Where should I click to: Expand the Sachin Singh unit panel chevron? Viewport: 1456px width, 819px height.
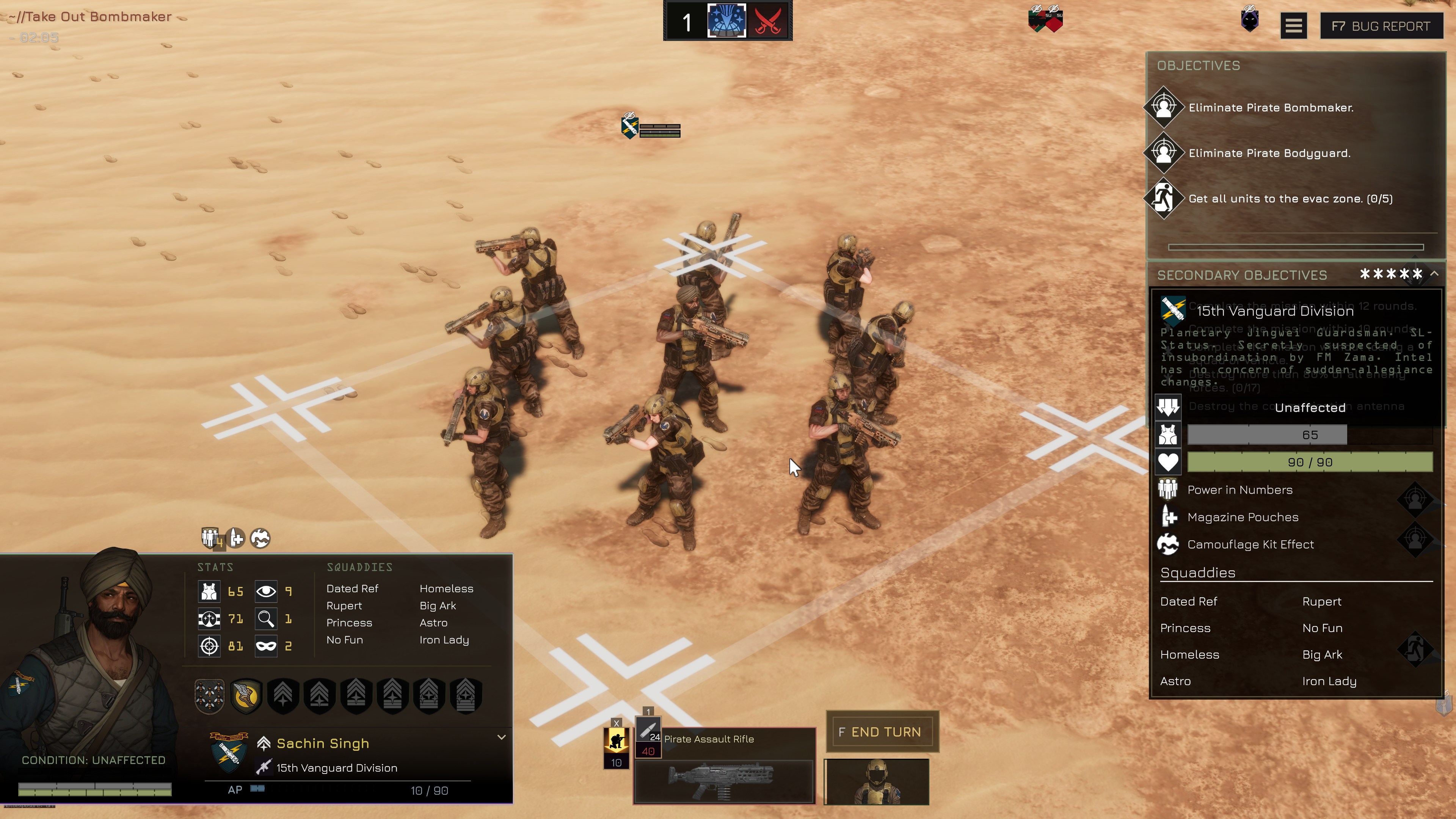pos(501,737)
